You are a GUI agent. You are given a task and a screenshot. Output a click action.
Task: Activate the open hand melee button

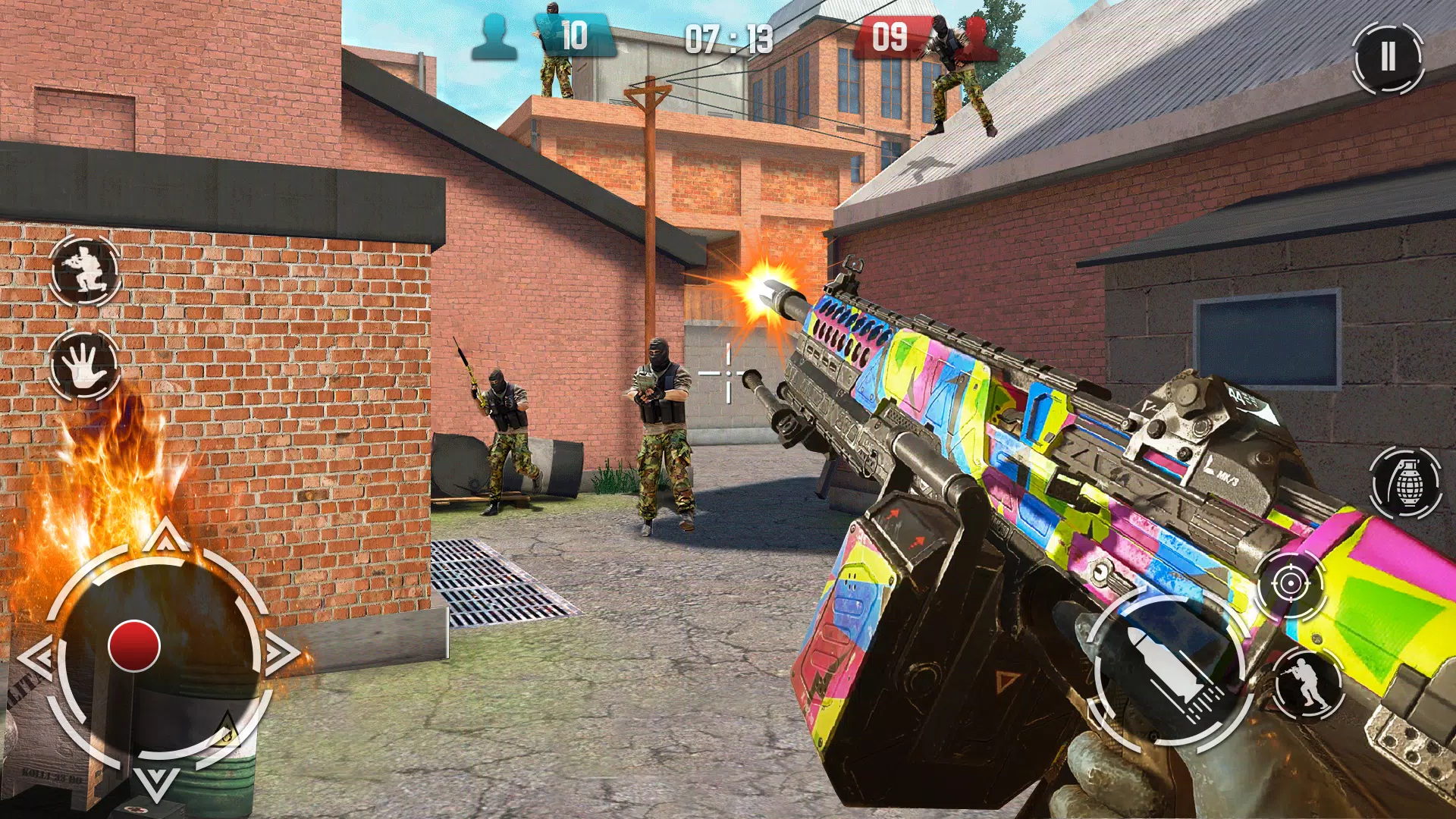[x=83, y=364]
